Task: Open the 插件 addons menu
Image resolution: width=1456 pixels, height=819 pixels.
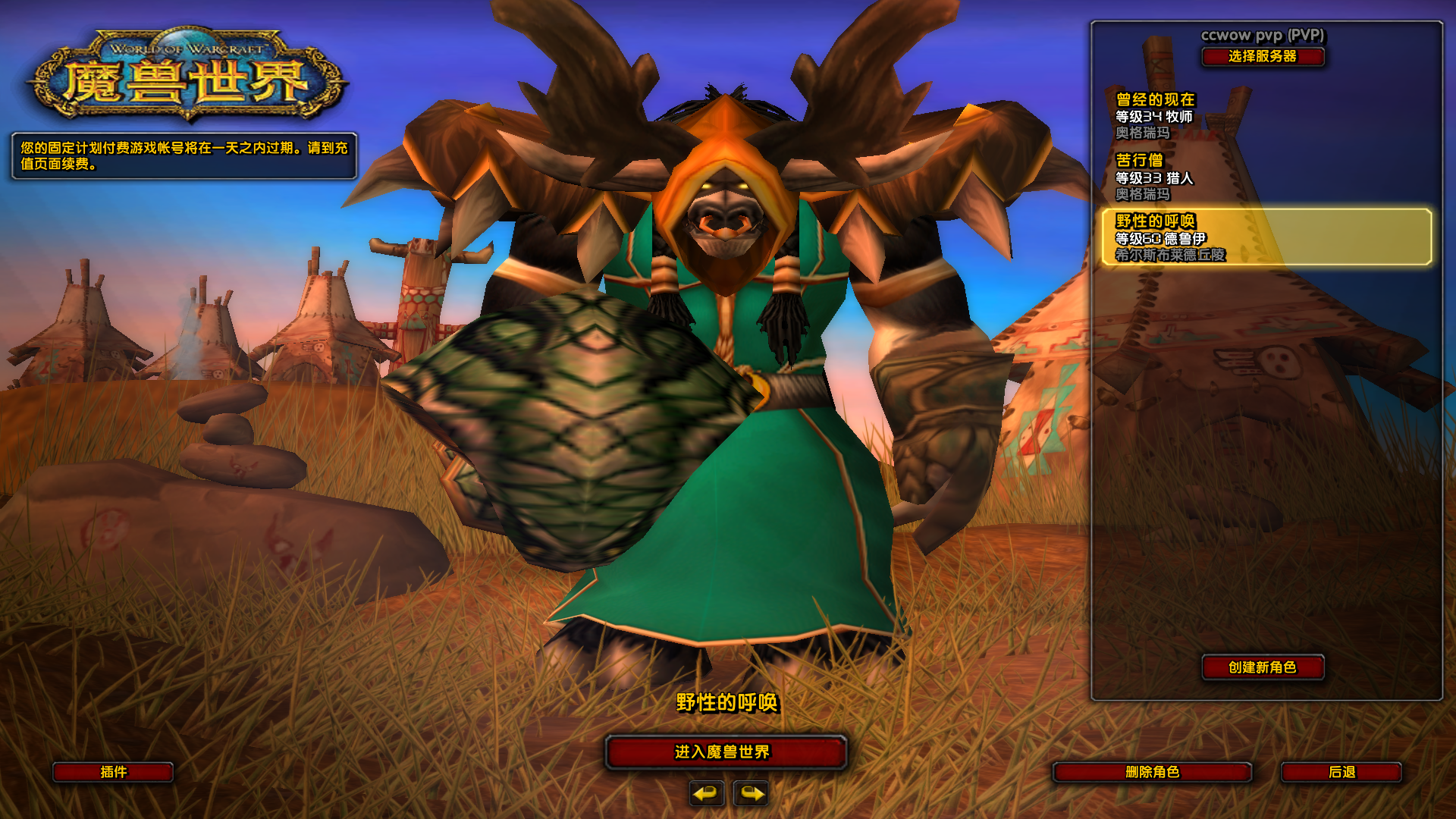Action: (113, 772)
